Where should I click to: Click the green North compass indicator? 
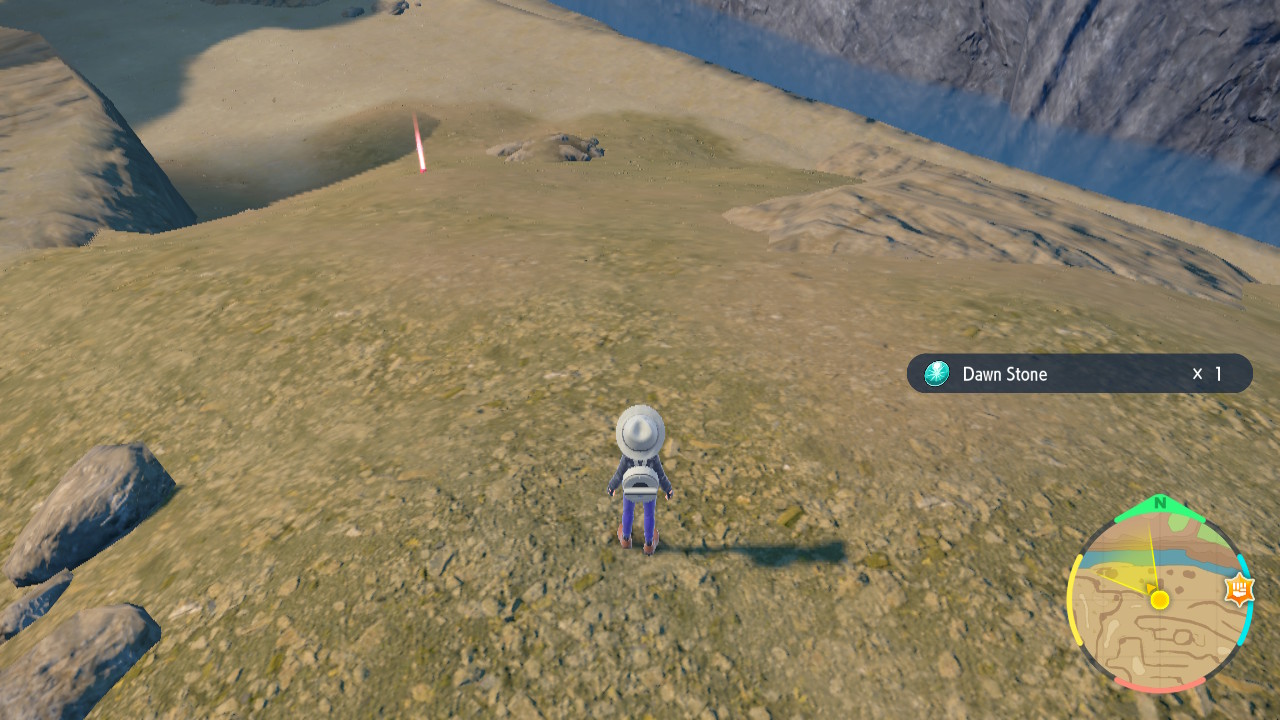click(x=1159, y=503)
